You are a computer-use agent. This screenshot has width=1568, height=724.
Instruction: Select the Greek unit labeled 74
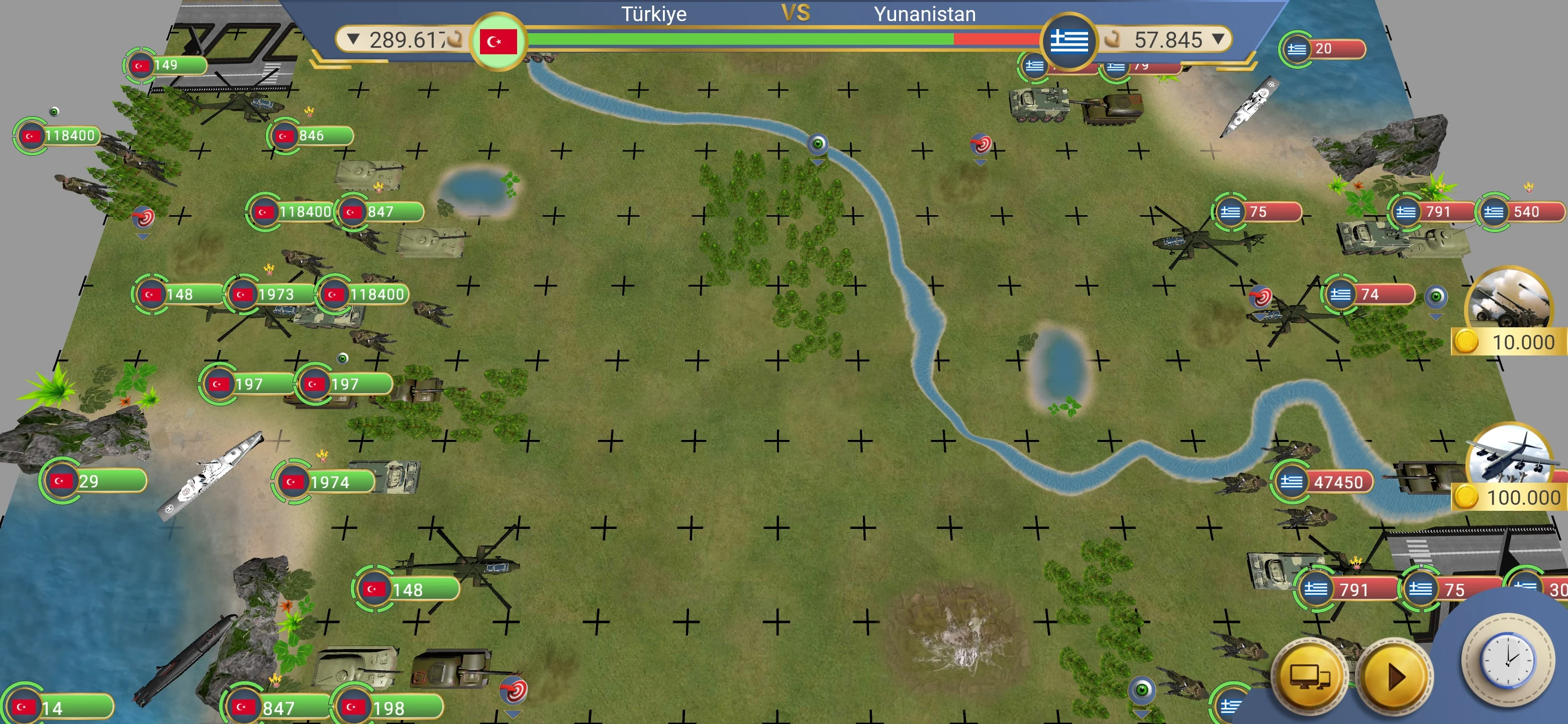click(1368, 295)
